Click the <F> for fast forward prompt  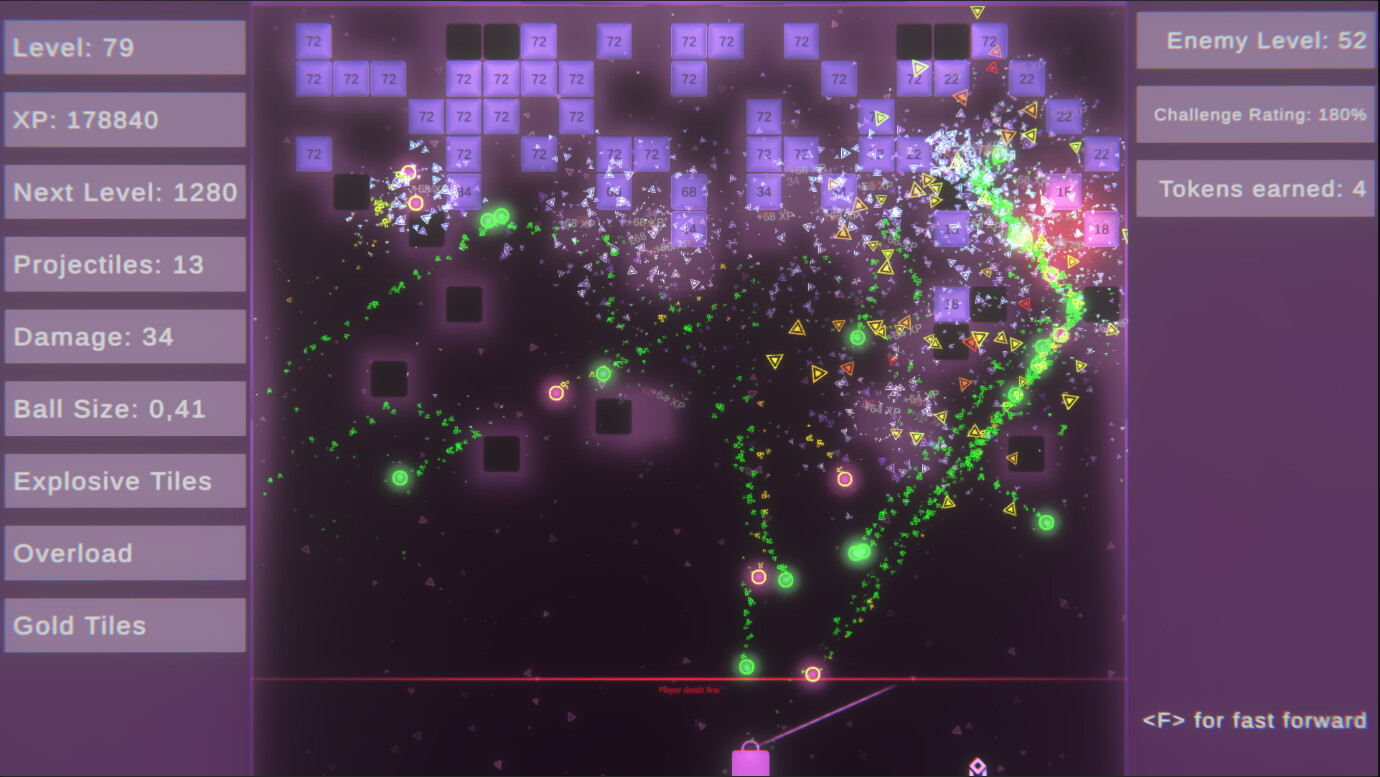pyautogui.click(x=1255, y=721)
